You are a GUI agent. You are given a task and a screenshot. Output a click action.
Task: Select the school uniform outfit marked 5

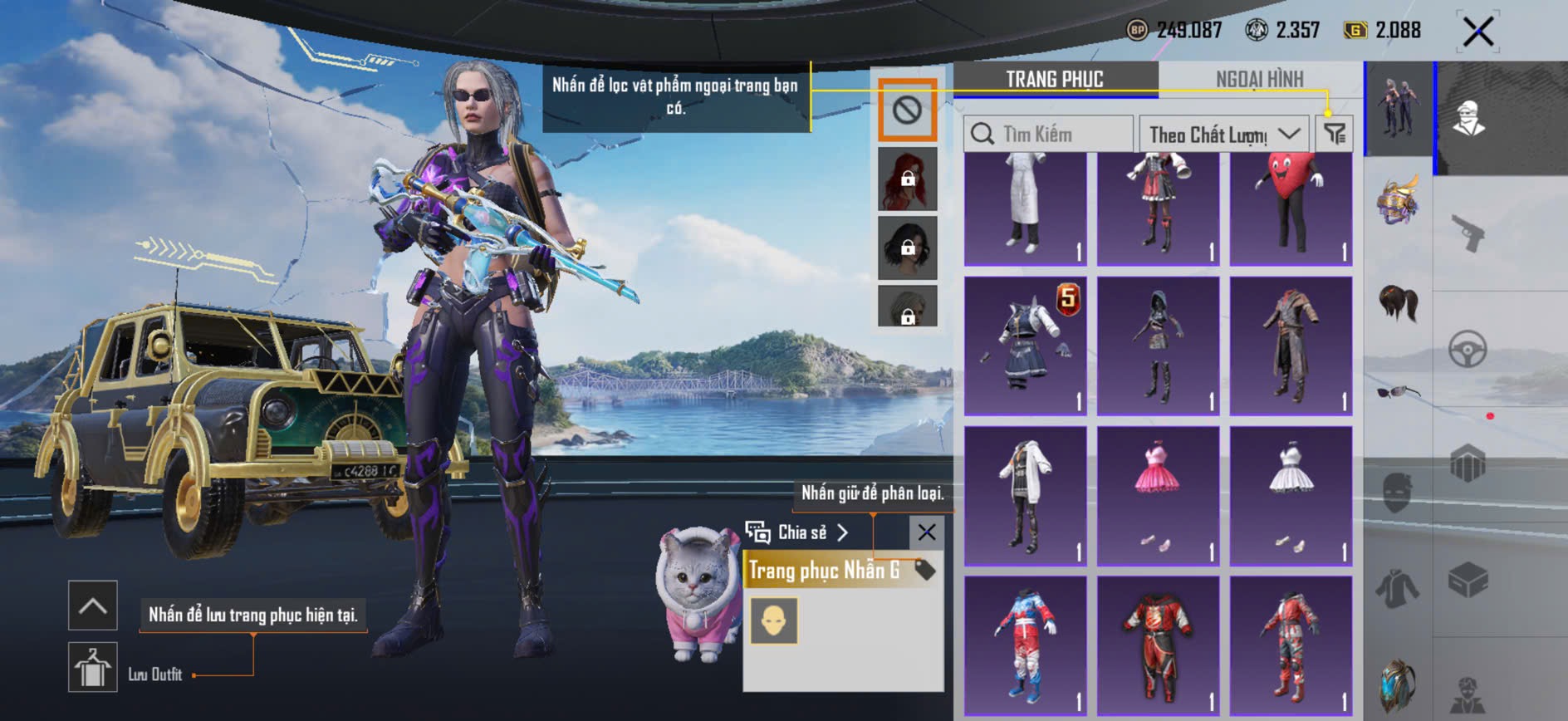coord(1026,346)
